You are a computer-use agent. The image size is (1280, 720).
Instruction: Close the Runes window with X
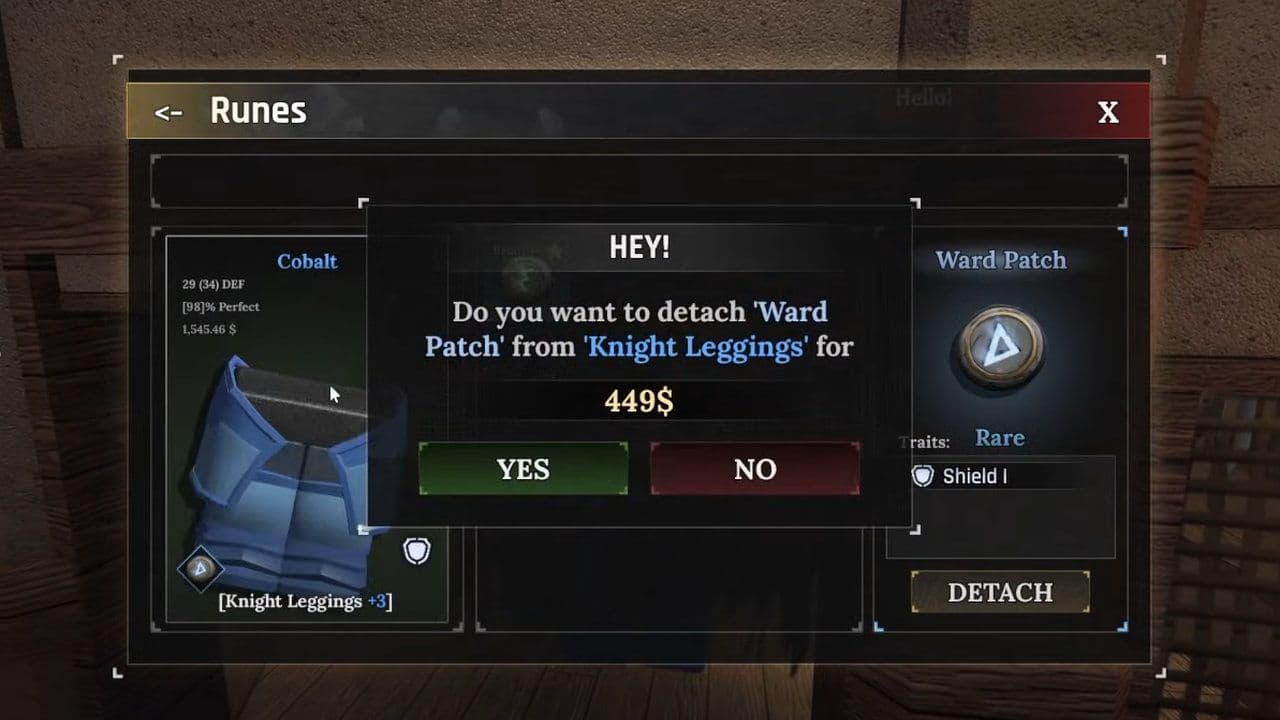tap(1108, 112)
